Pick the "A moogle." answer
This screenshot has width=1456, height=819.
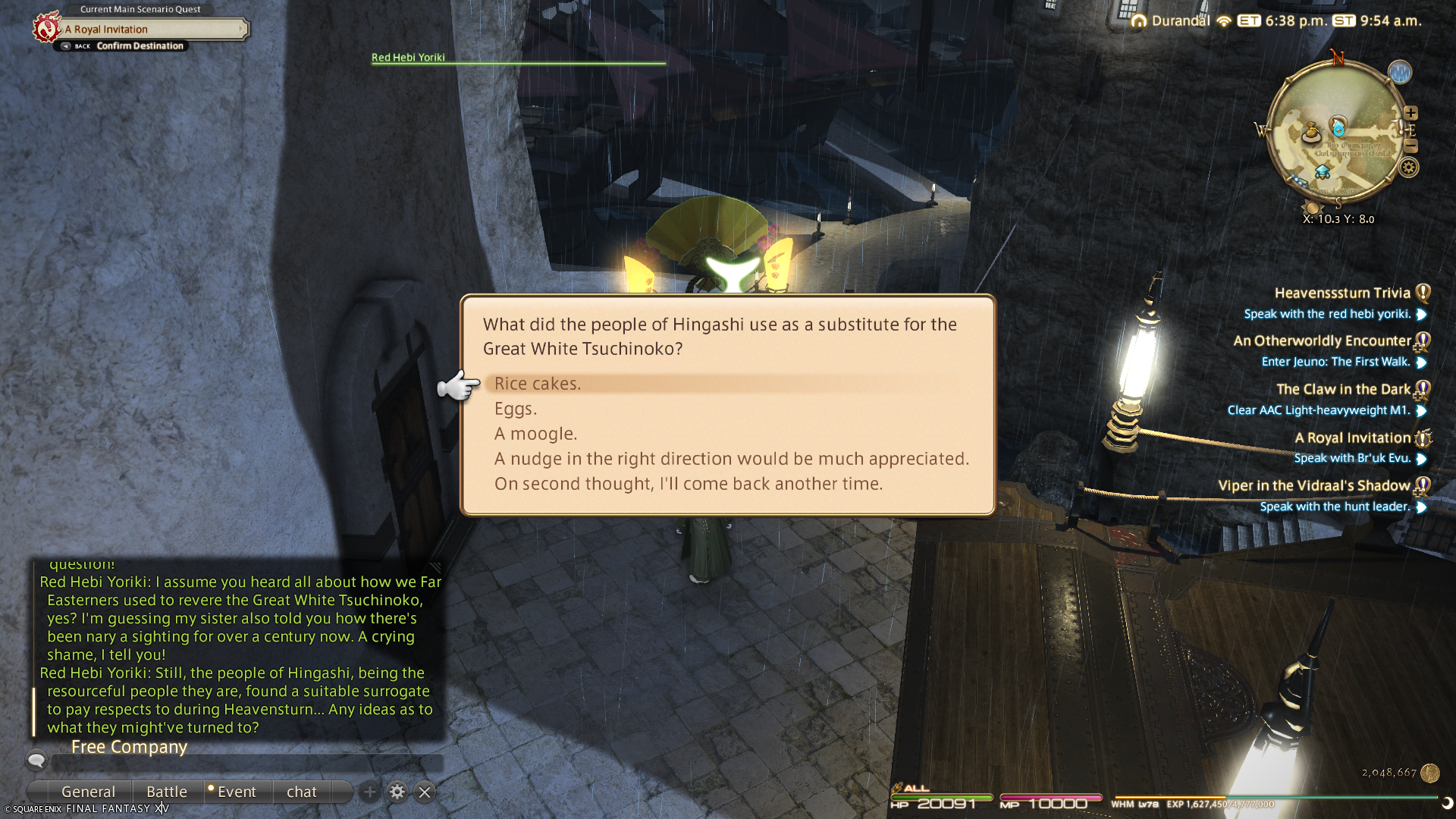click(535, 434)
